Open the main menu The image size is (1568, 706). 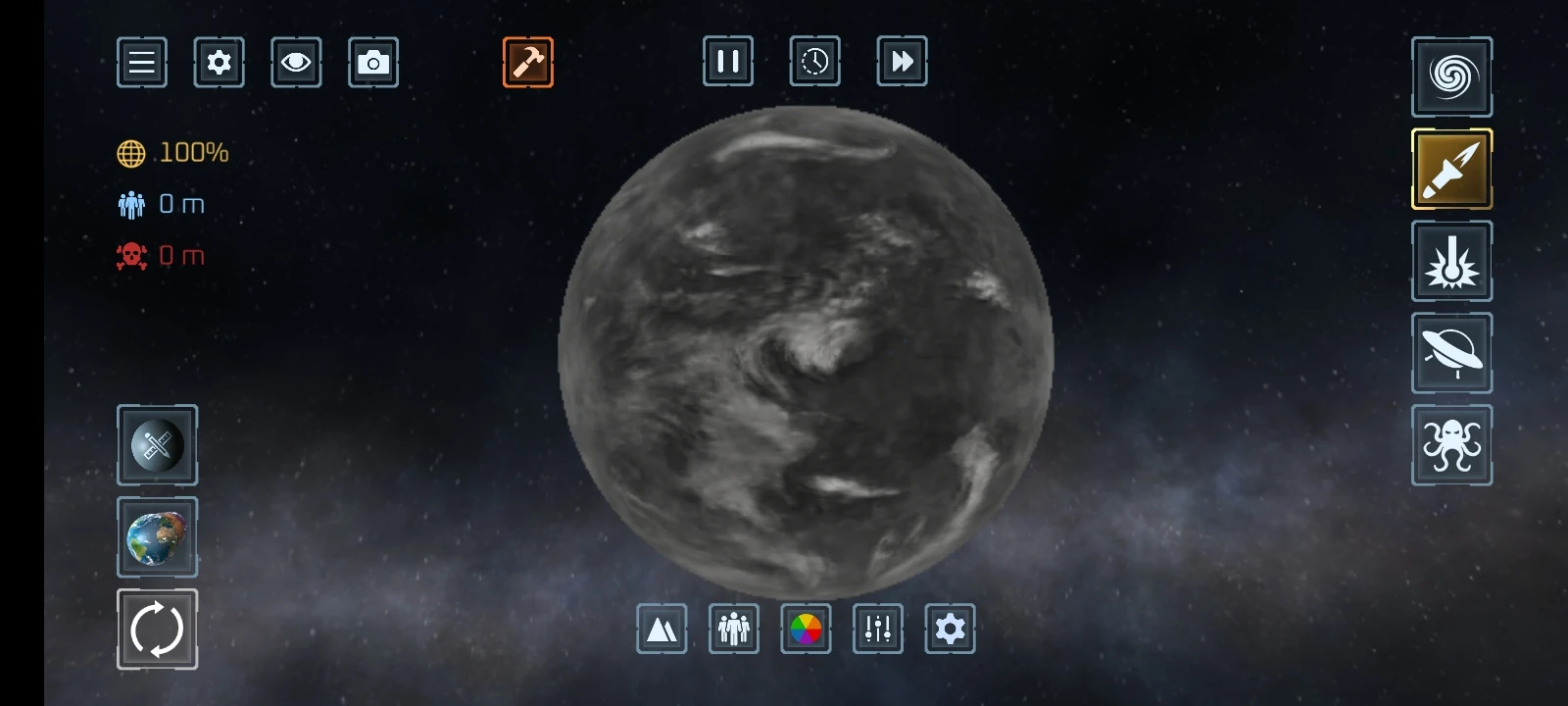[141, 61]
